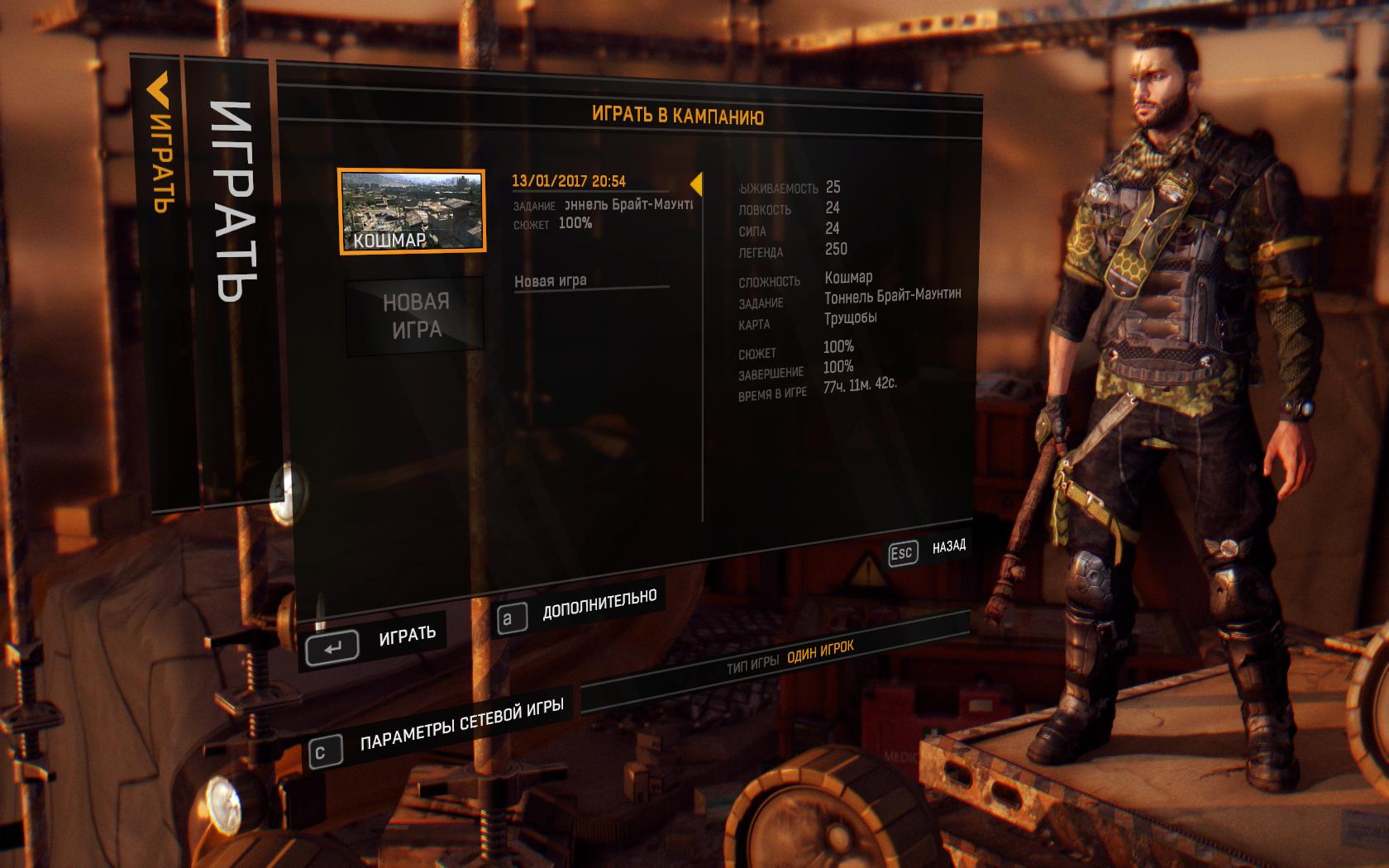The width and height of the screenshot is (1389, 868).
Task: Click the orange back arrow beside Играть
Action: pos(158,91)
